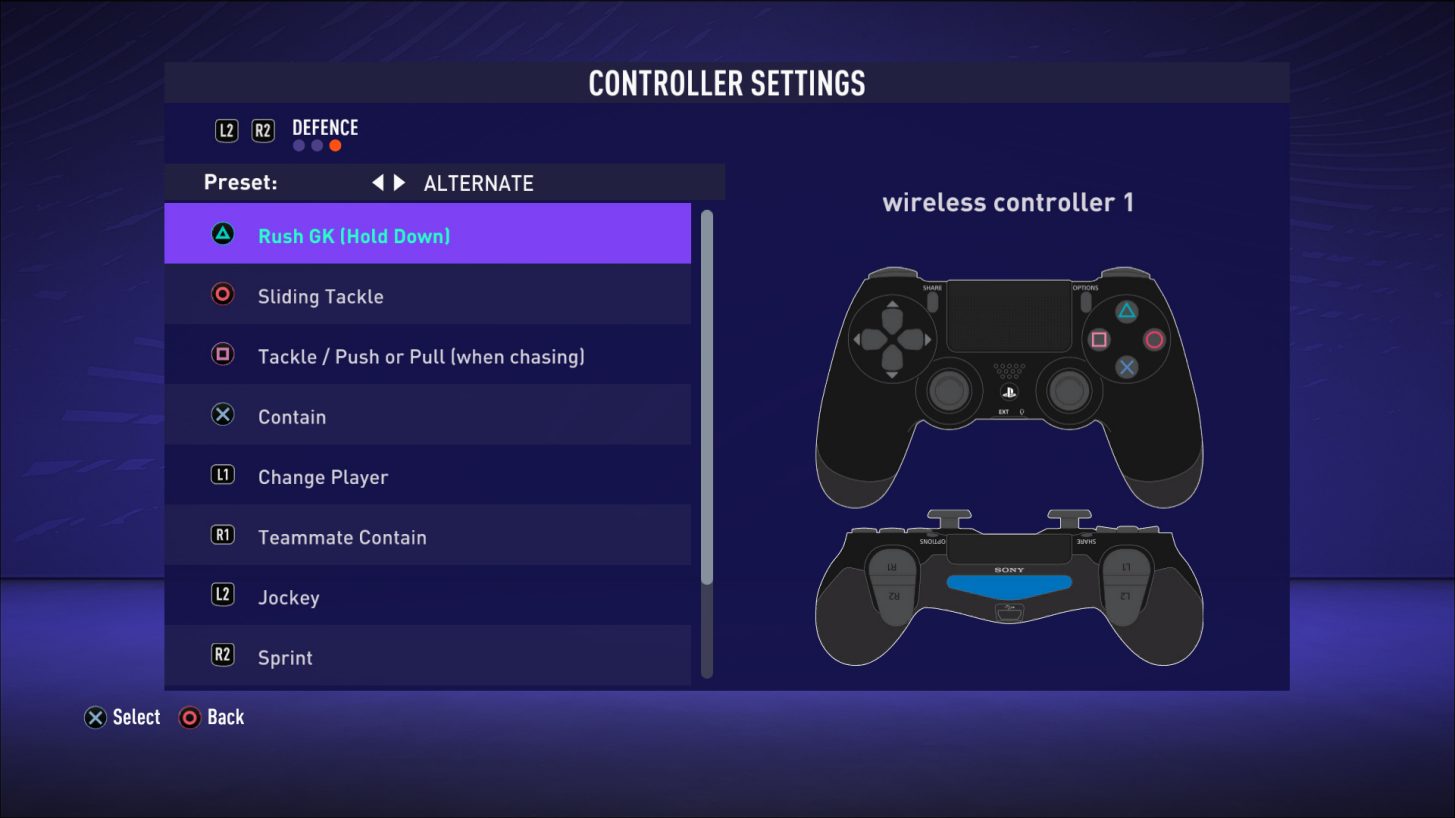Screen dimensions: 1455x818
Task: Click the X icon next to Contain
Action: [222, 416]
